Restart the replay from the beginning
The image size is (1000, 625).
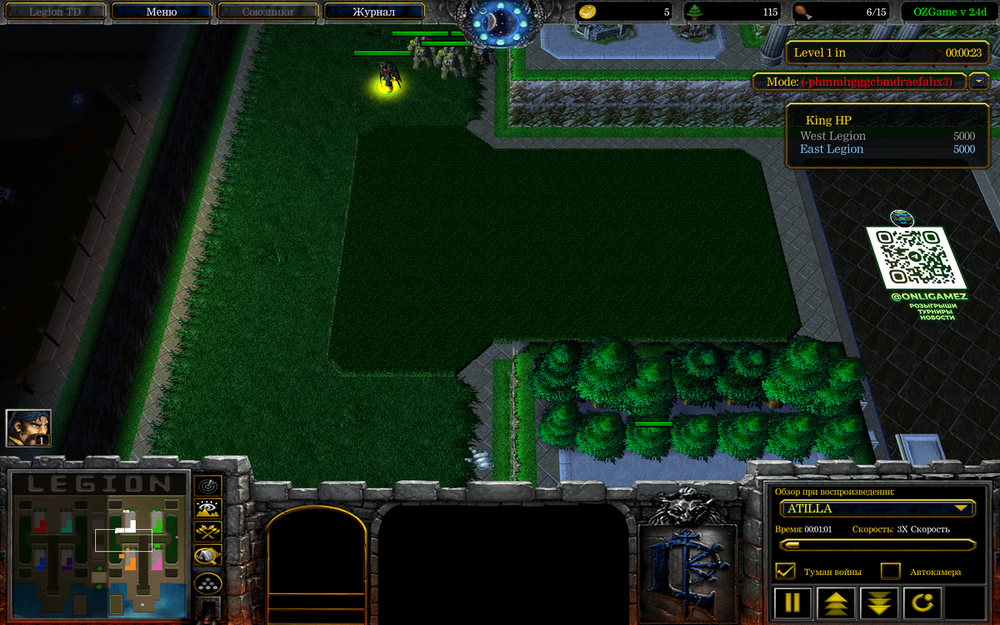pyautogui.click(x=922, y=603)
